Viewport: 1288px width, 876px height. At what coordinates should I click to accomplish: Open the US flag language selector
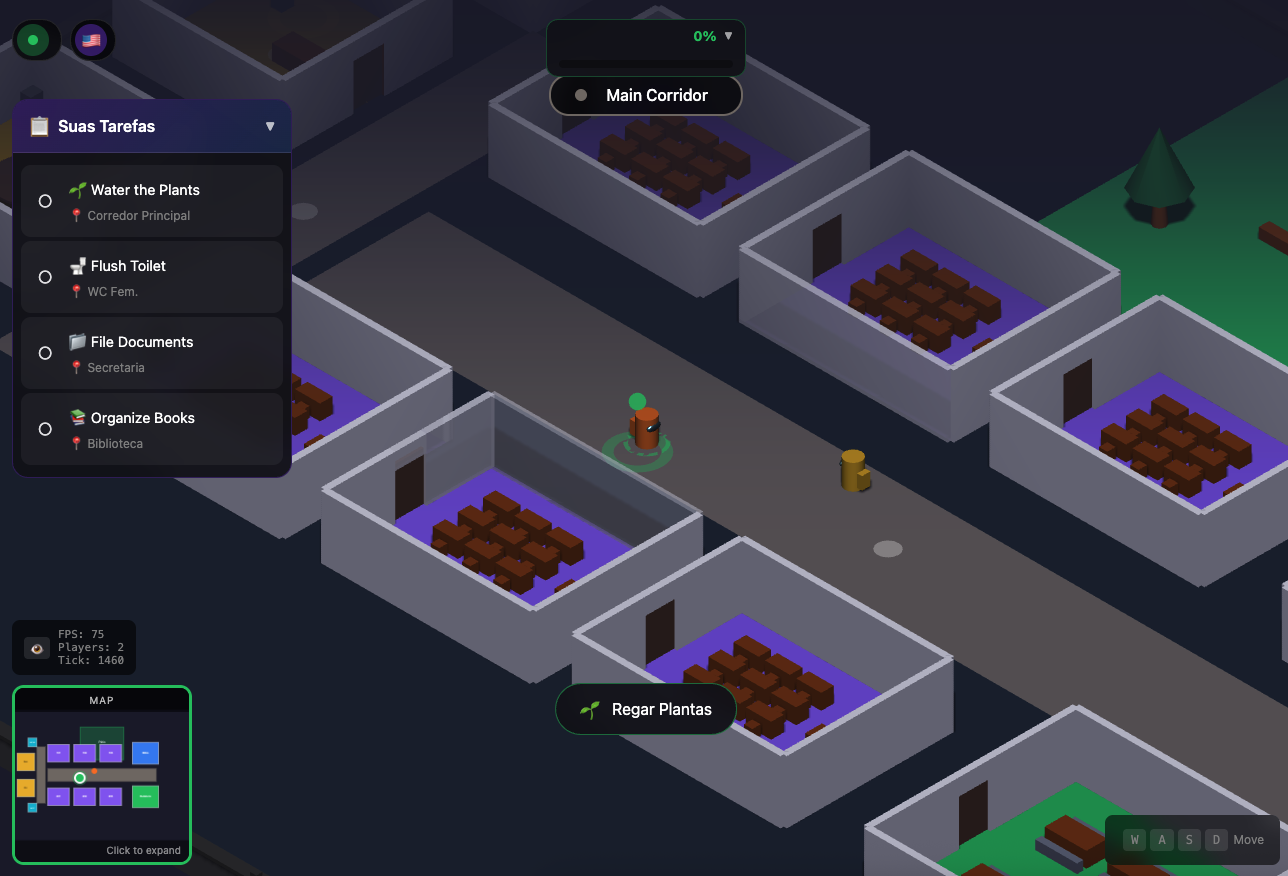92,40
